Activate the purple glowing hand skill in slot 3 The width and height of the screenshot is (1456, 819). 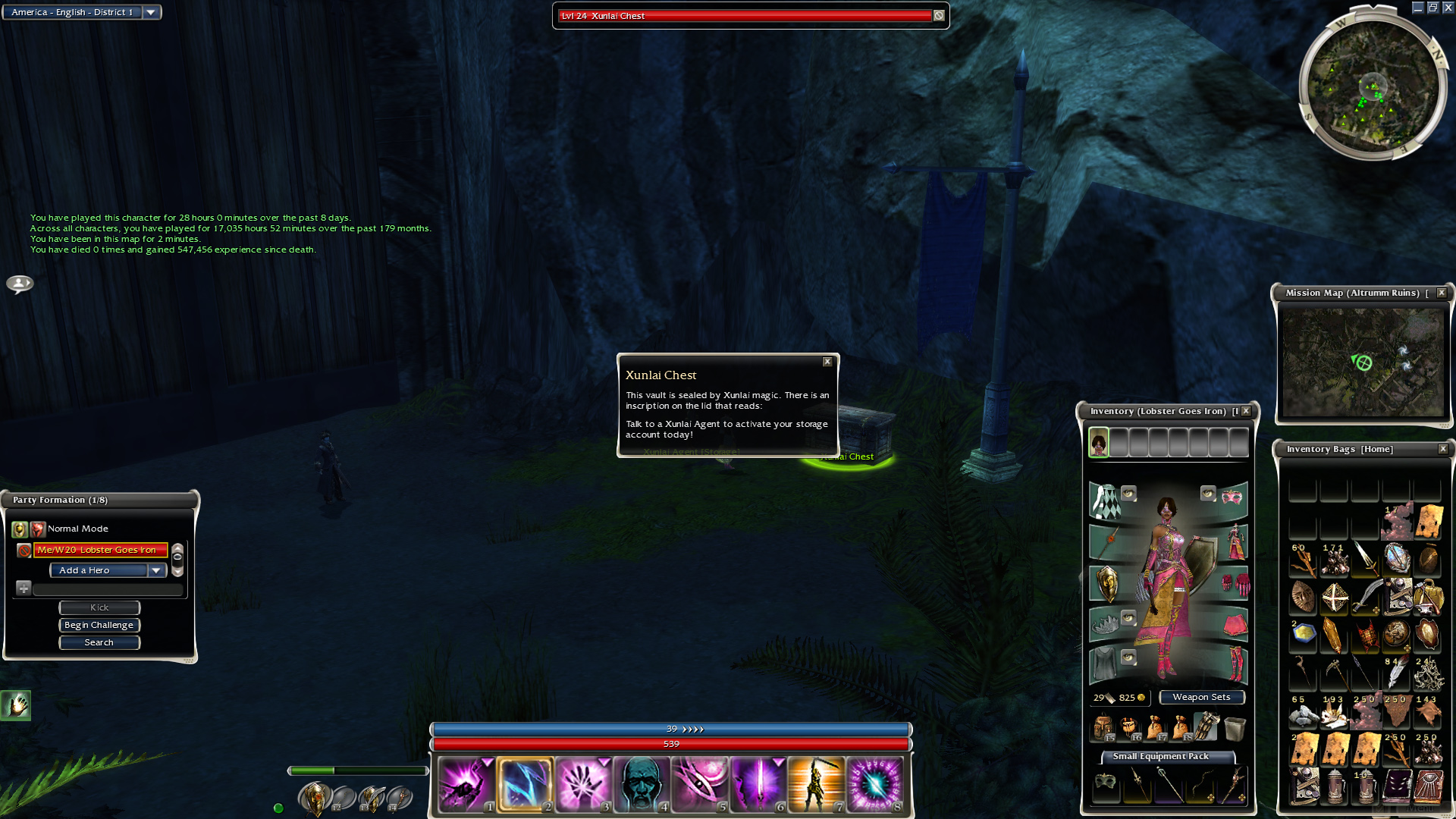click(583, 784)
